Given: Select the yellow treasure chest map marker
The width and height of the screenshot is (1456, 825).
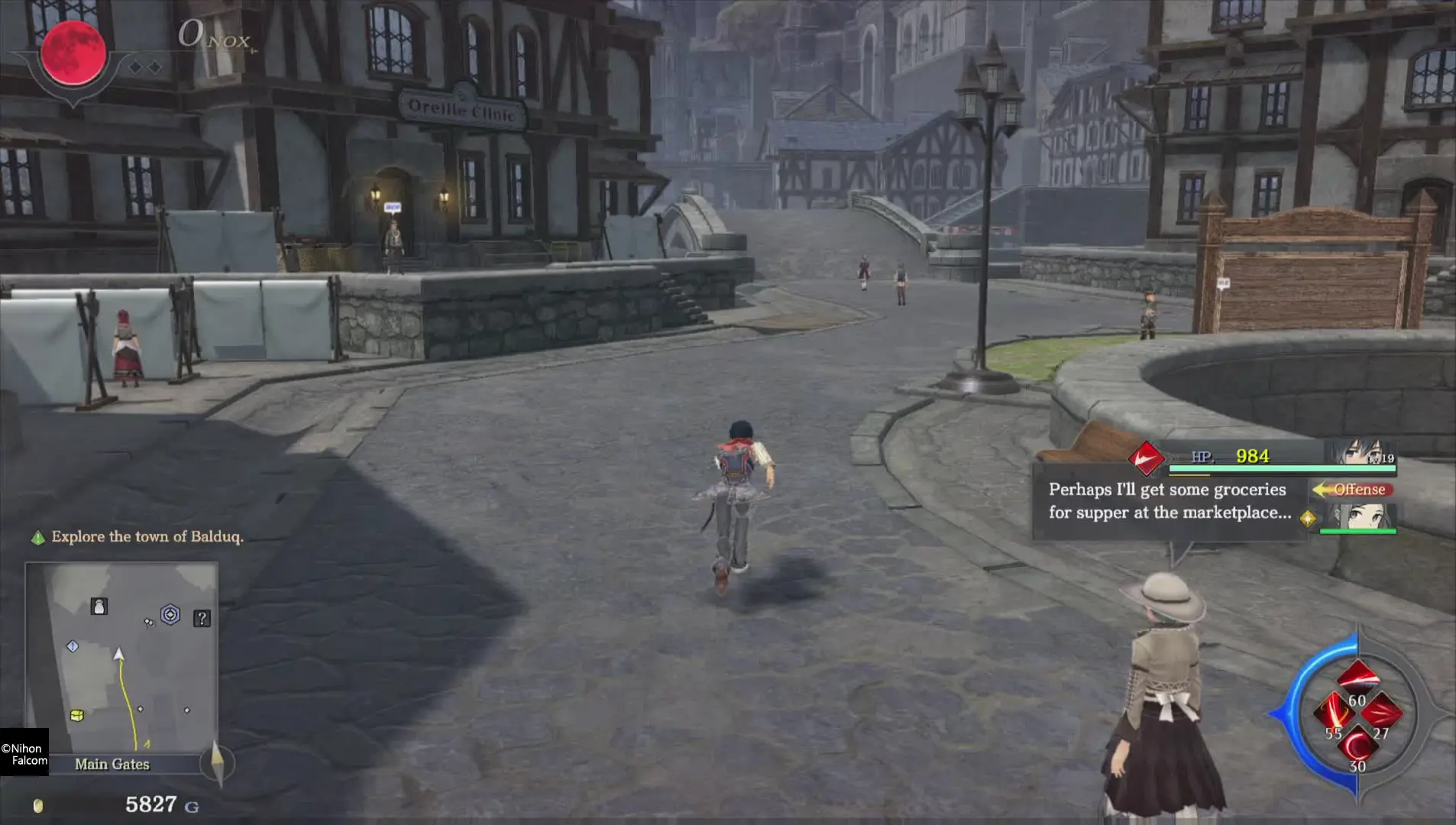Looking at the screenshot, I should point(76,715).
